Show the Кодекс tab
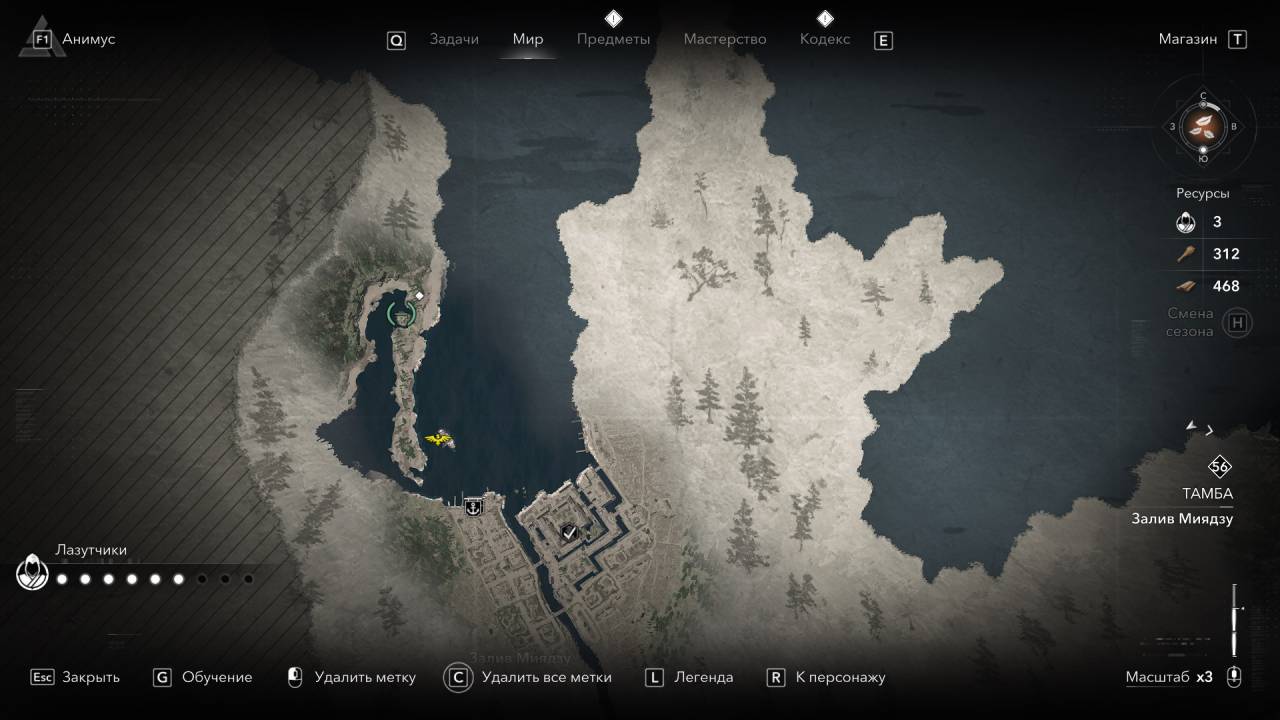 pyautogui.click(x=825, y=39)
